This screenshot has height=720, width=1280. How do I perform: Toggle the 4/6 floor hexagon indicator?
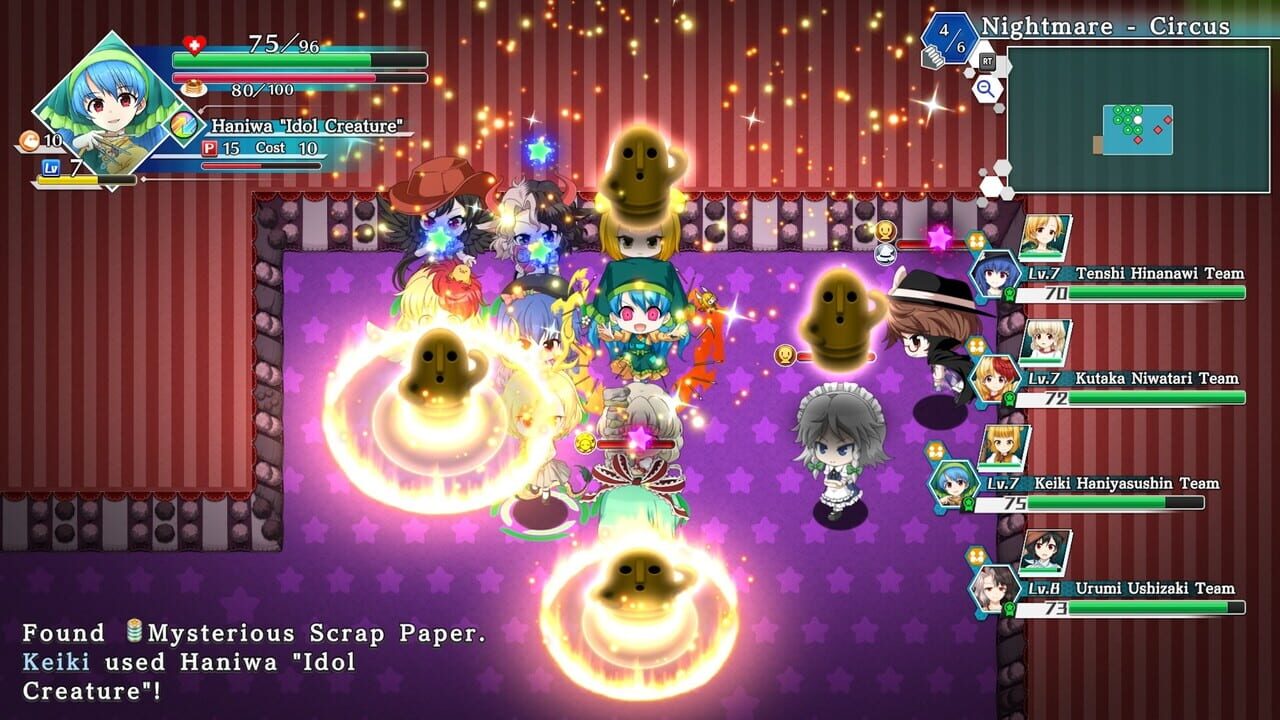[949, 40]
